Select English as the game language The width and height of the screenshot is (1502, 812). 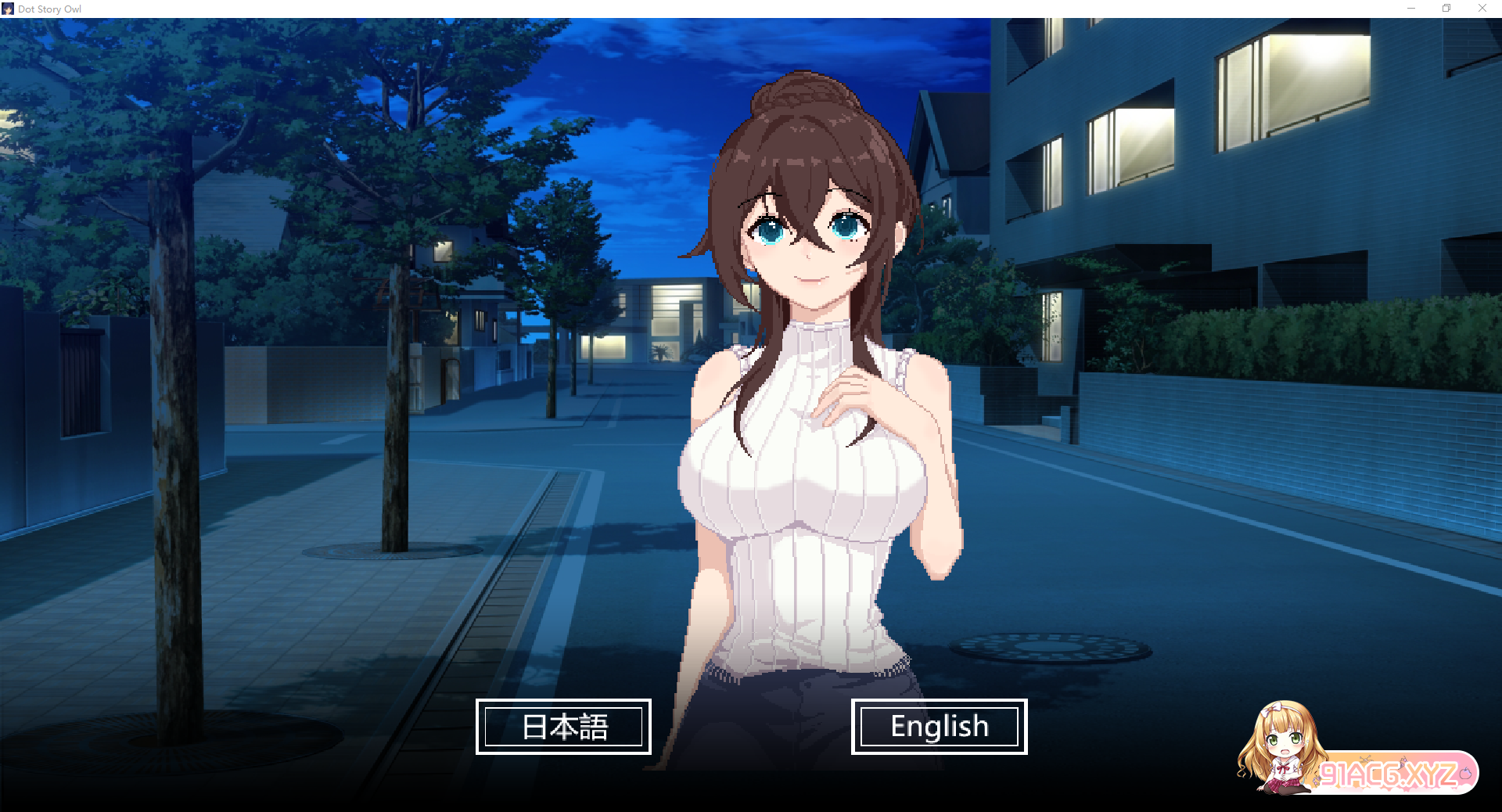click(x=939, y=727)
